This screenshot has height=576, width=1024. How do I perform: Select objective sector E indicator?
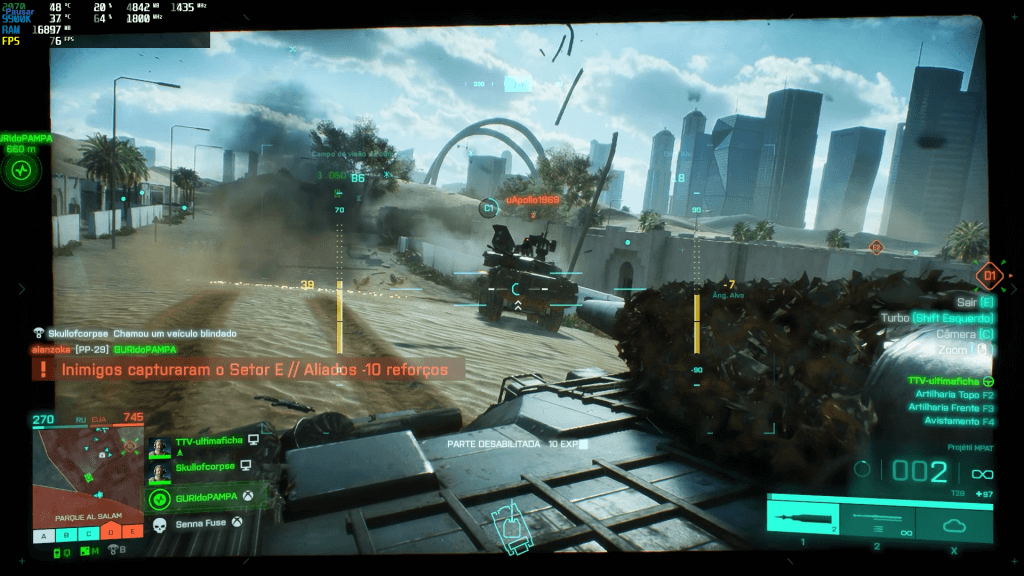pyautogui.click(x=132, y=535)
